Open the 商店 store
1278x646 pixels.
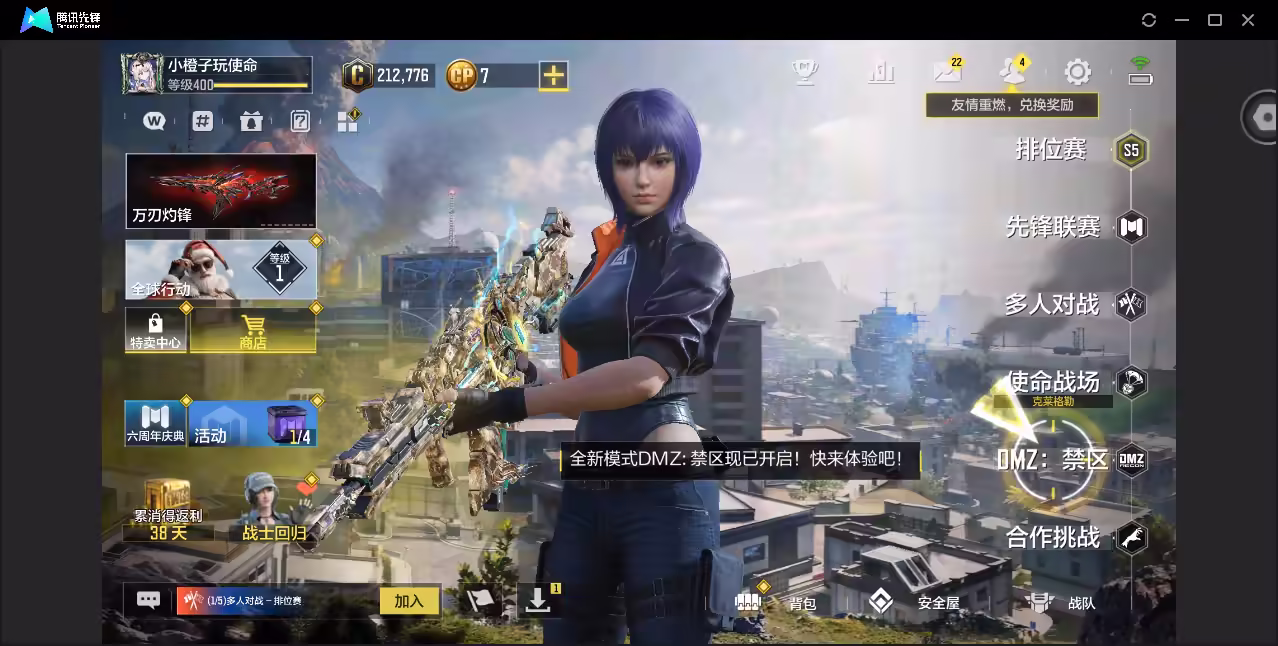253,330
